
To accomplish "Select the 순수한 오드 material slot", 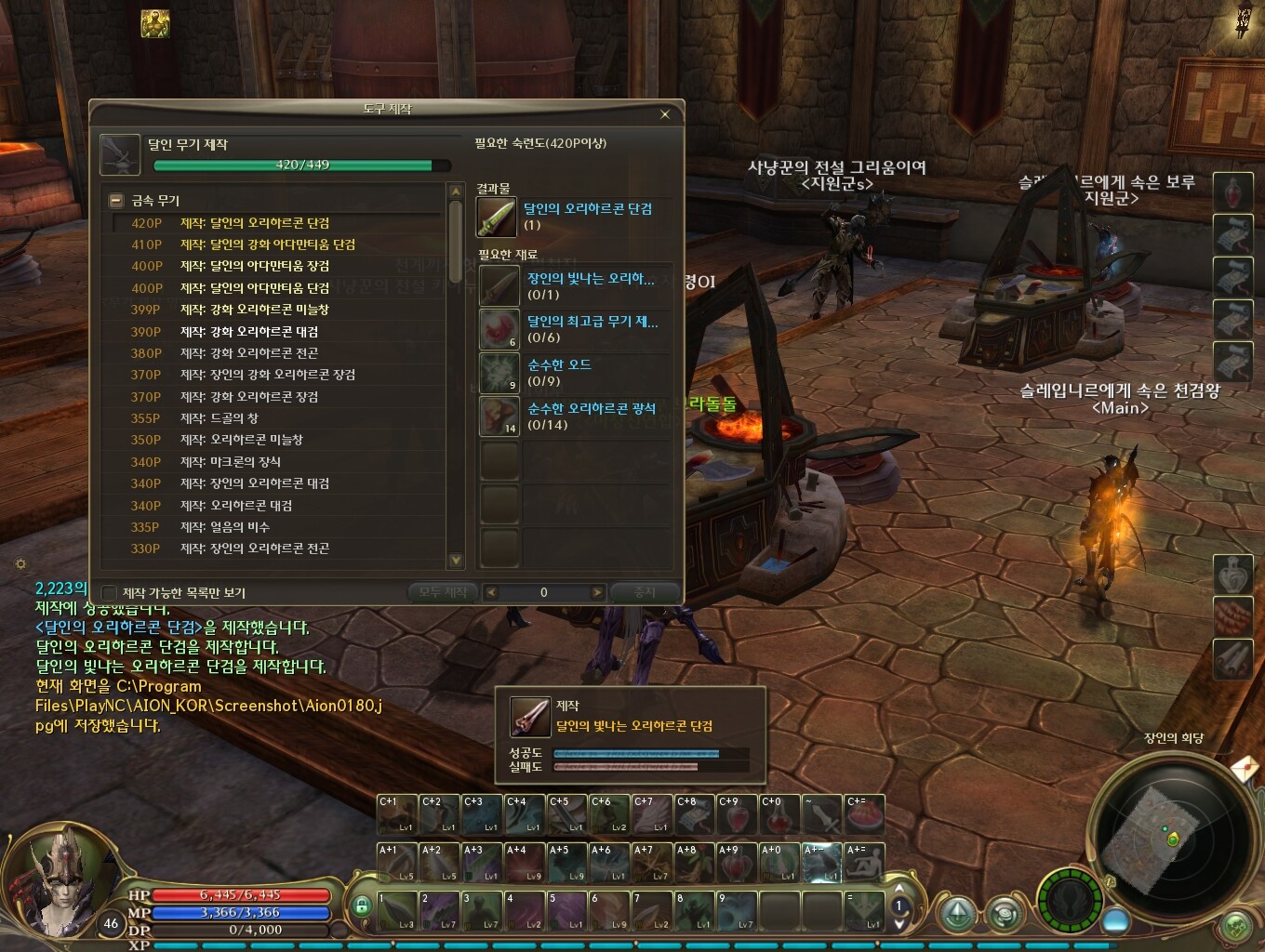I will click(x=499, y=372).
